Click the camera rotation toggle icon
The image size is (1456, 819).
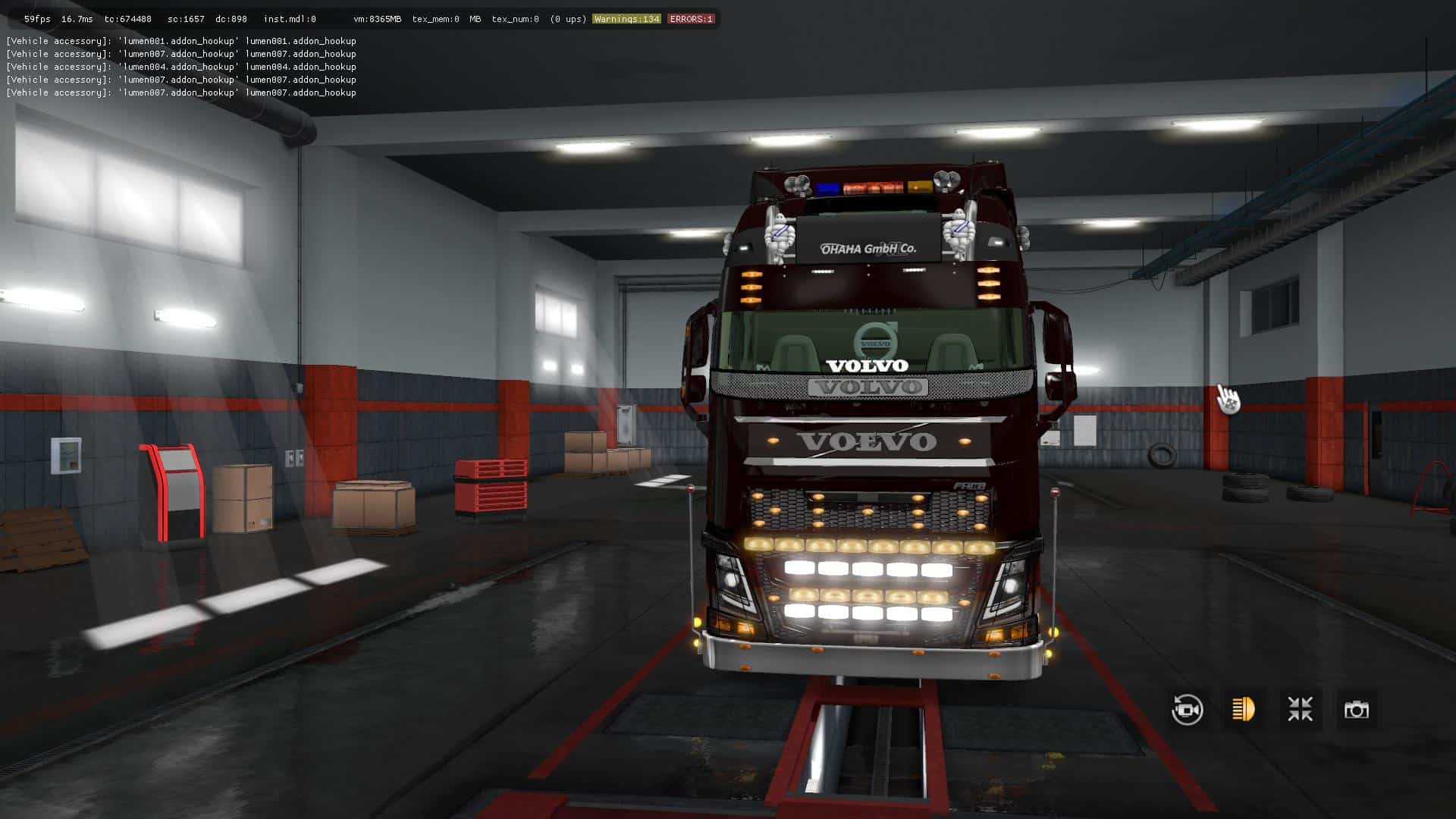point(1187,710)
